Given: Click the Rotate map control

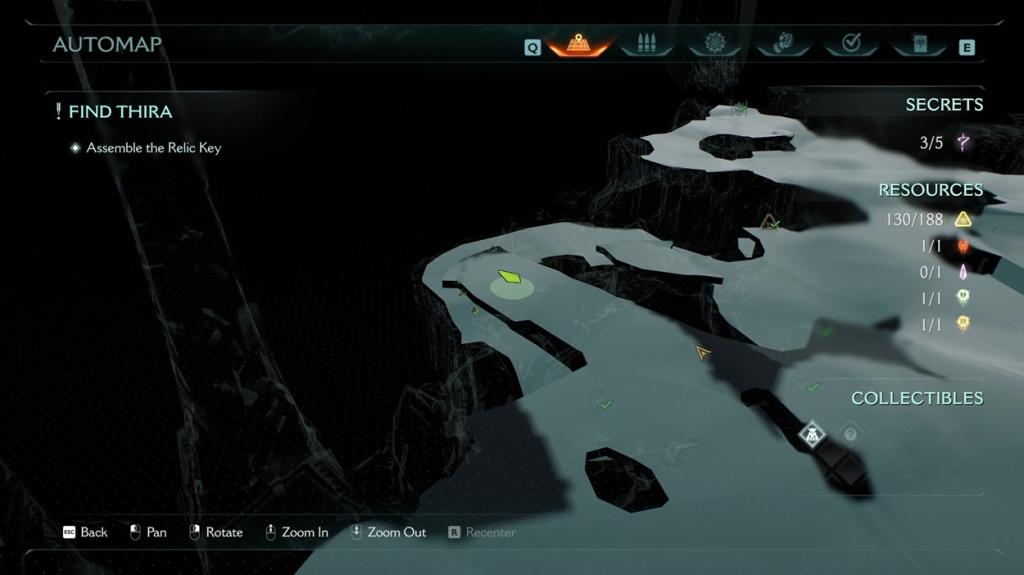Looking at the screenshot, I should (216, 532).
